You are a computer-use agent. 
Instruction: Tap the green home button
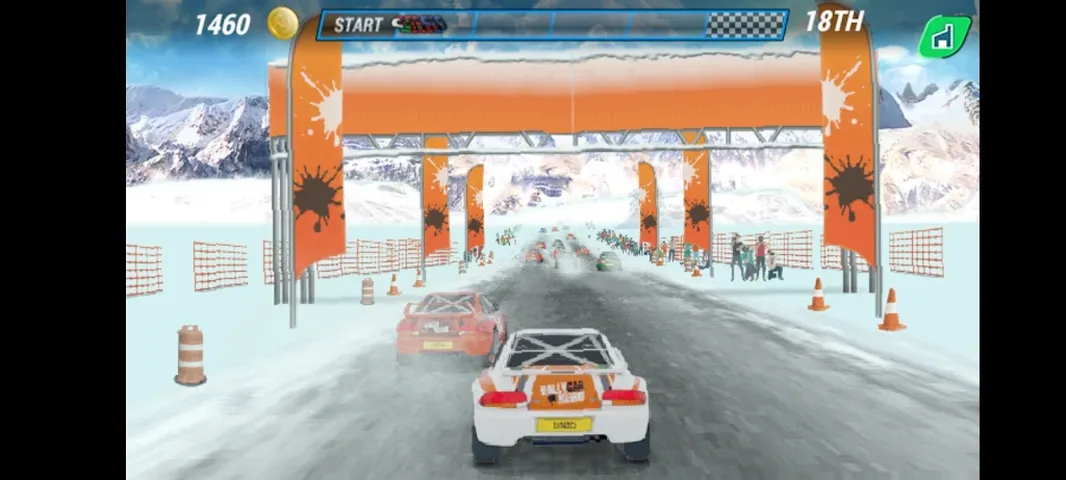(943, 37)
